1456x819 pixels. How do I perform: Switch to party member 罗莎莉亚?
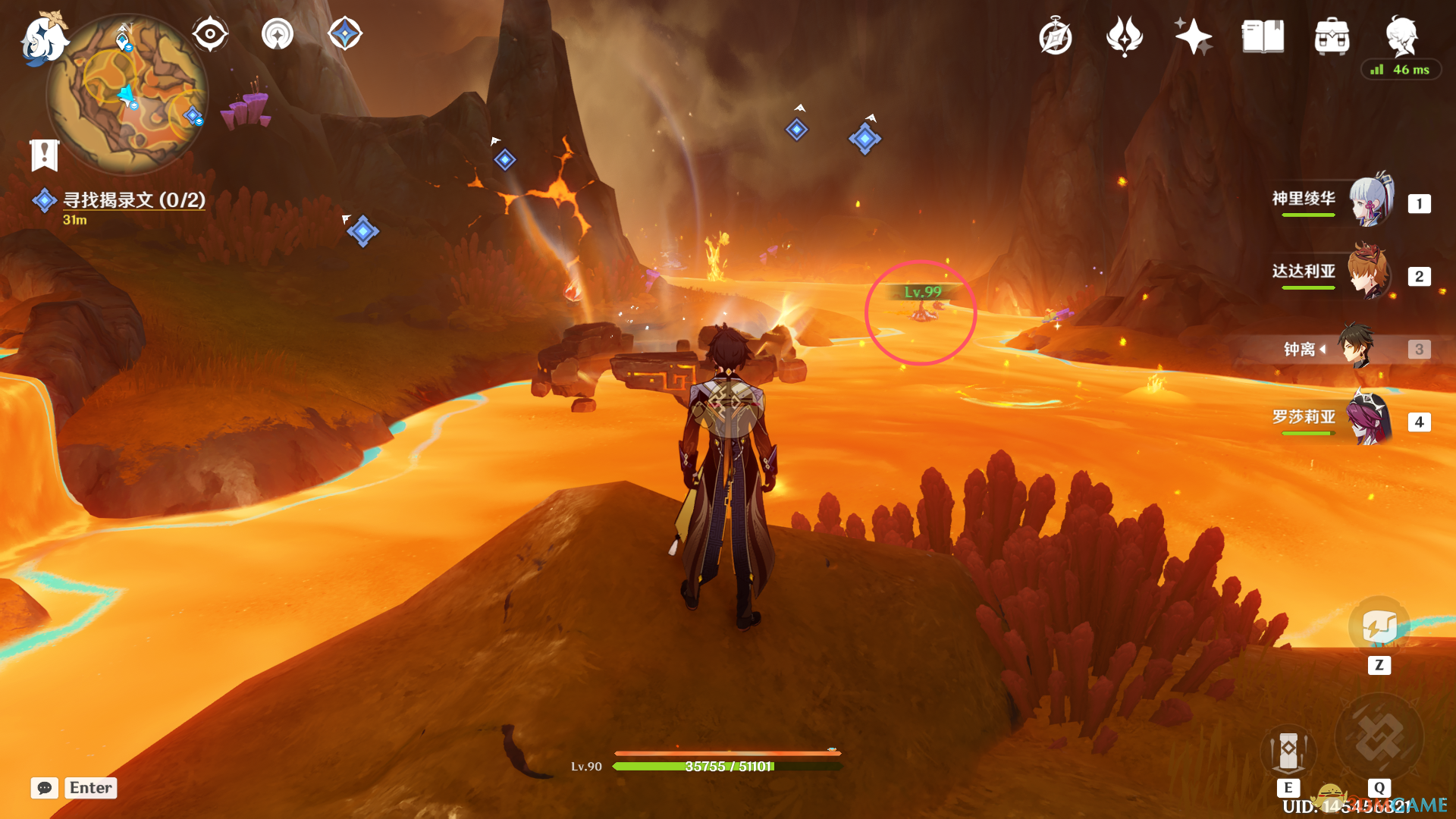pyautogui.click(x=1370, y=419)
